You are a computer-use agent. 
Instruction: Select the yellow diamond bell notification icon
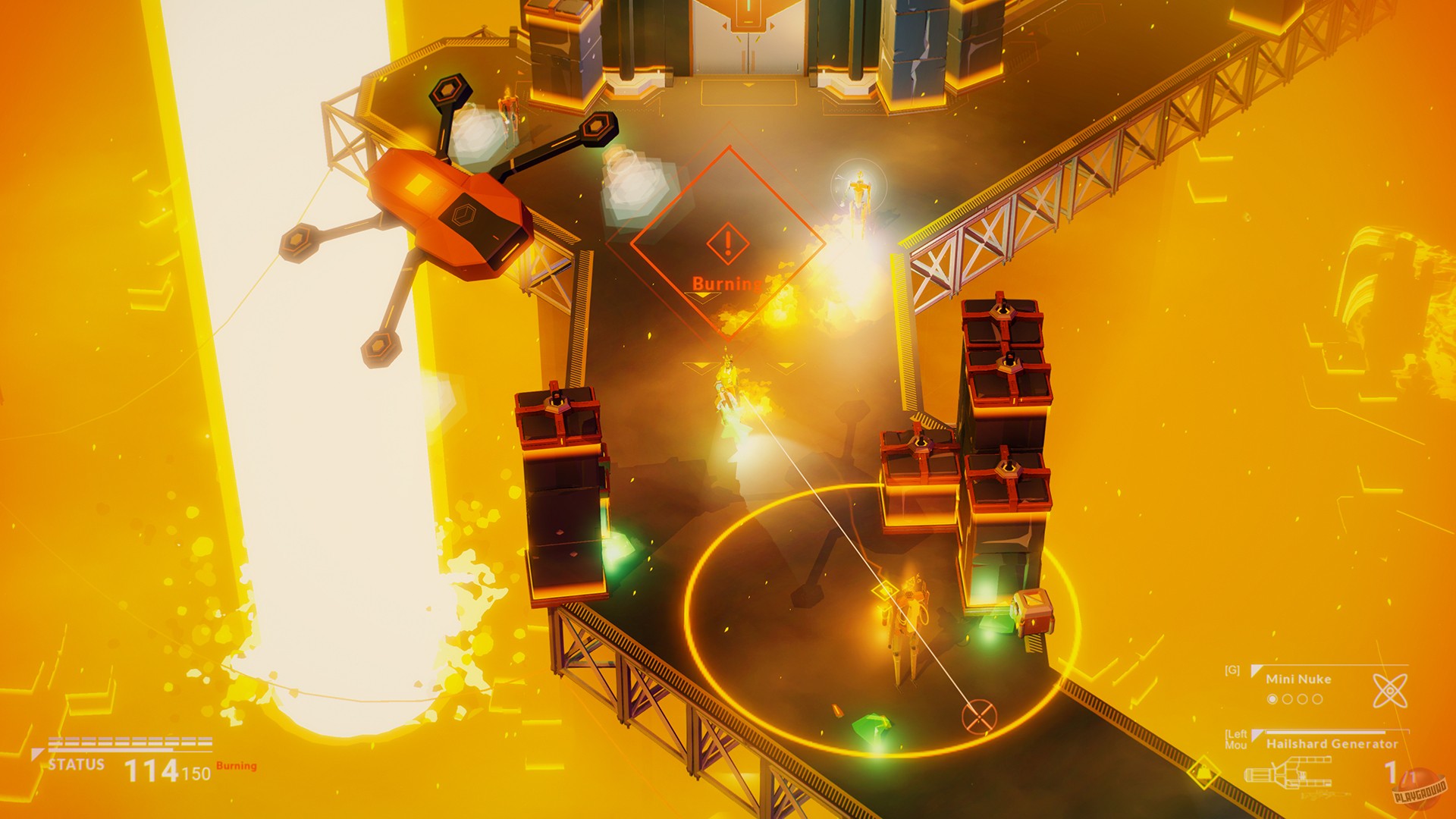pos(1203,772)
